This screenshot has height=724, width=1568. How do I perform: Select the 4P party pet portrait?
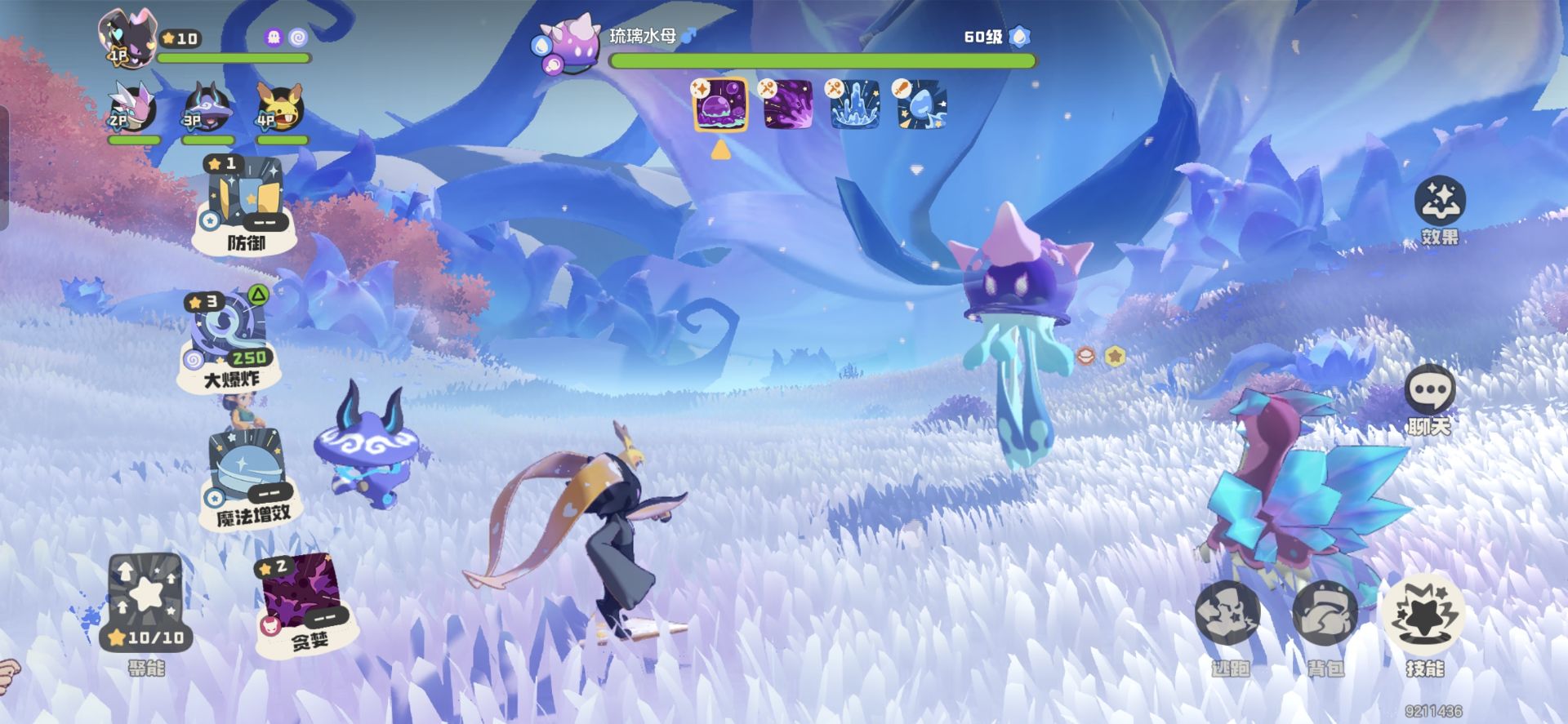point(280,108)
